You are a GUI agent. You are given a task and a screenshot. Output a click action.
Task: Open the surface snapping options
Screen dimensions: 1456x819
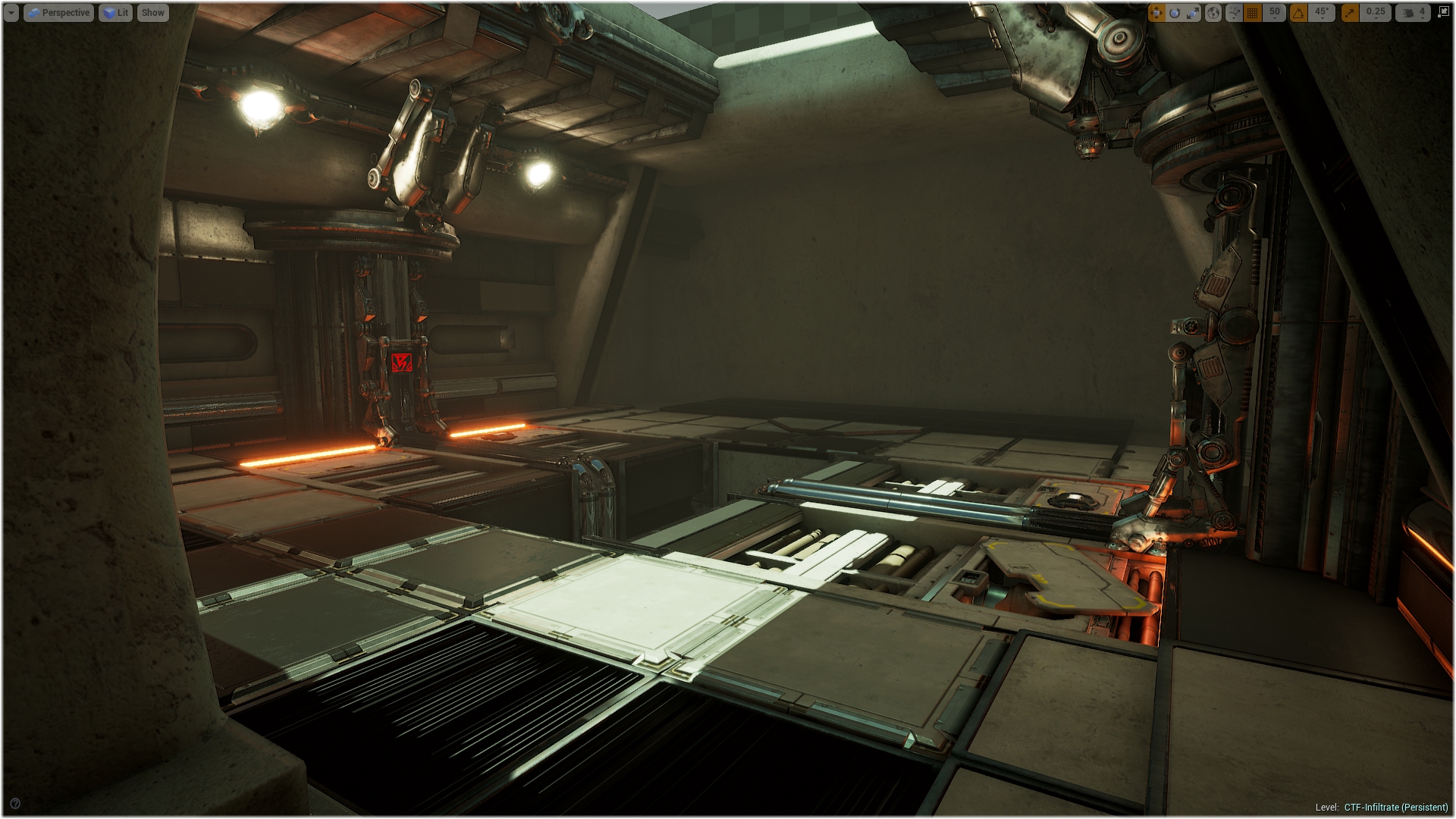[1235, 13]
